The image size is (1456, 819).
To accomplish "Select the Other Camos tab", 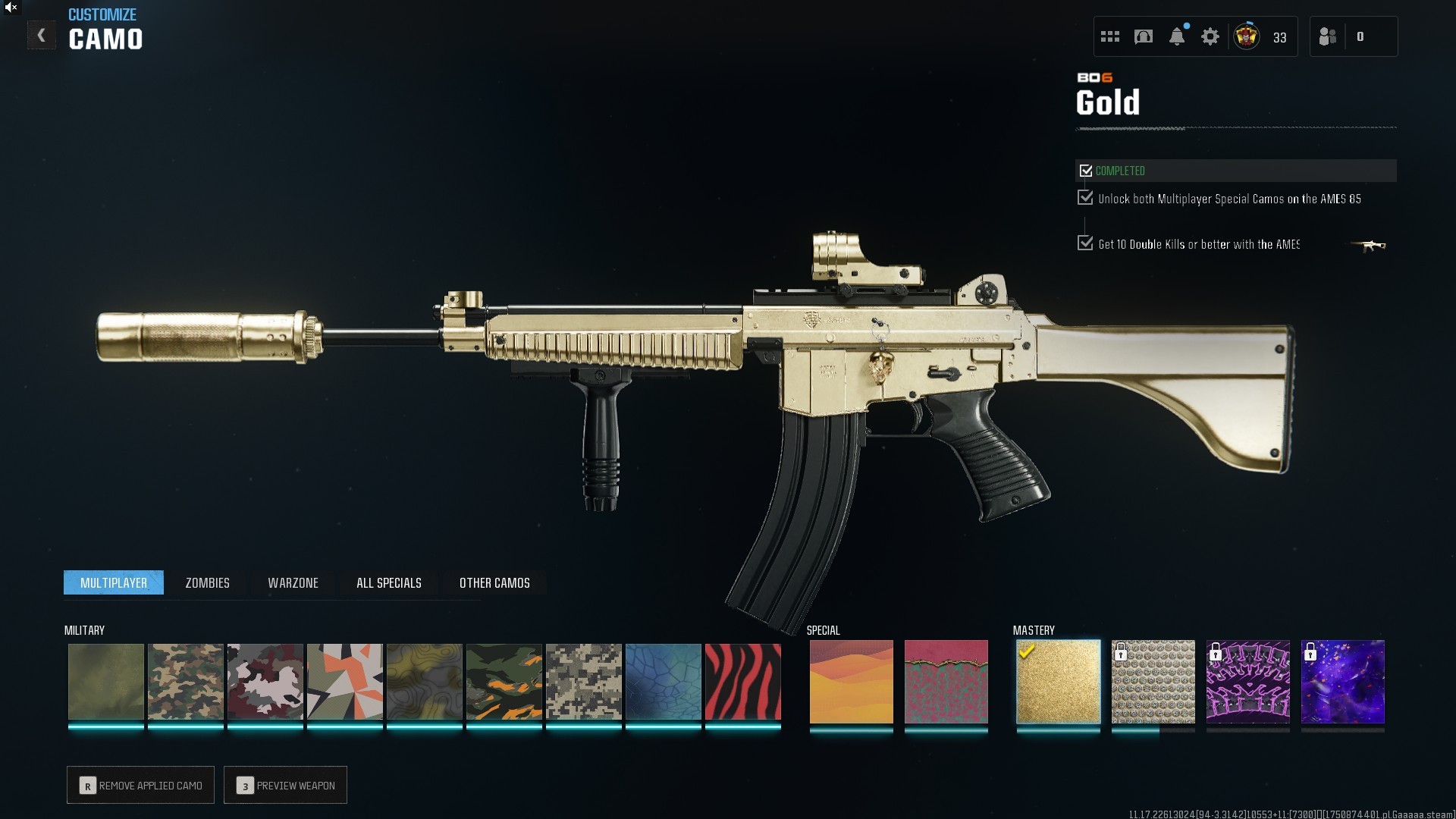I will tap(494, 582).
